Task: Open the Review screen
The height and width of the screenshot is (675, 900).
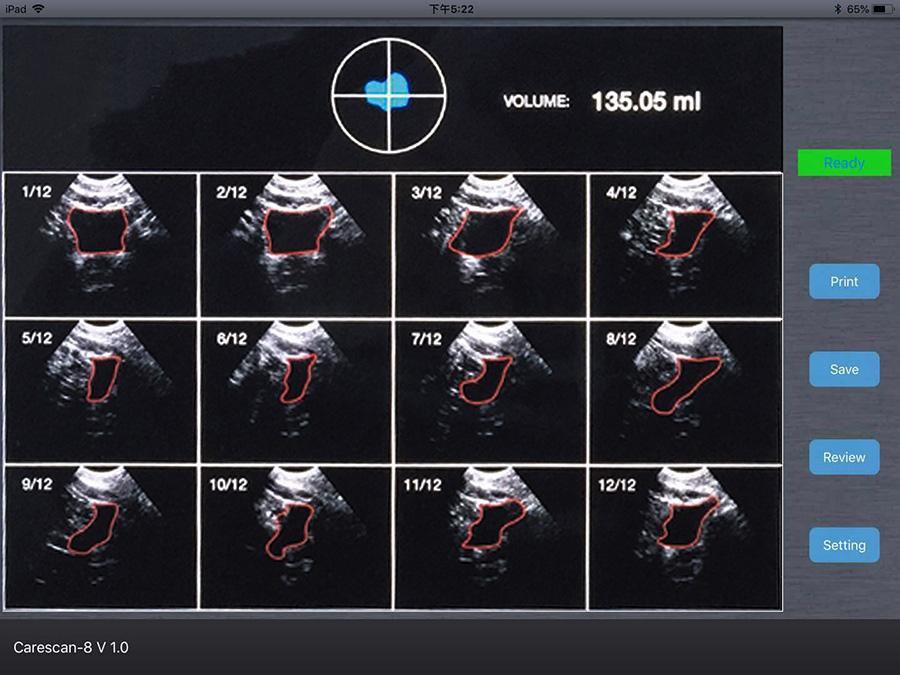Action: (844, 457)
